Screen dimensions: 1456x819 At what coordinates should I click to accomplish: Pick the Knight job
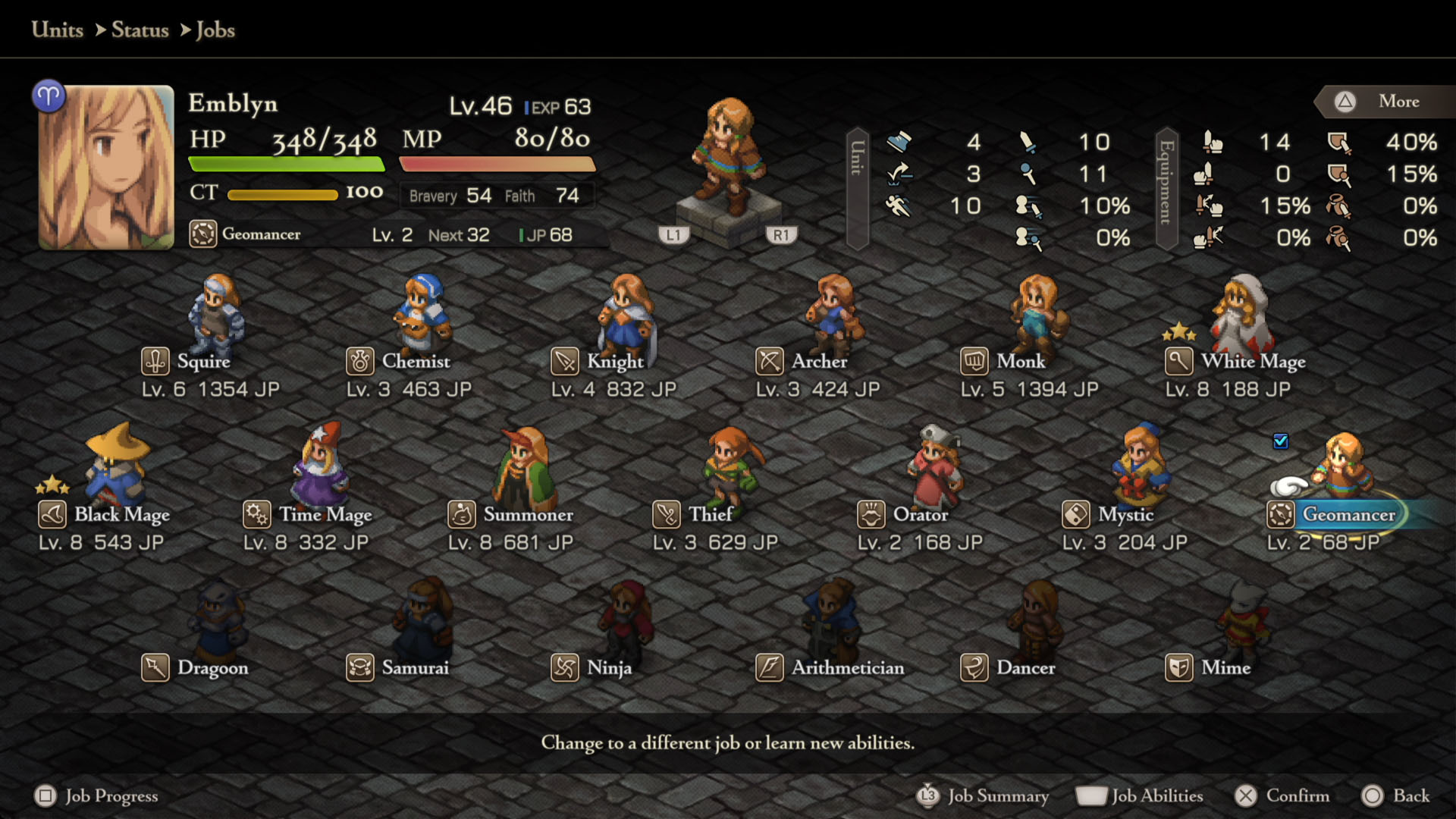coord(614,362)
